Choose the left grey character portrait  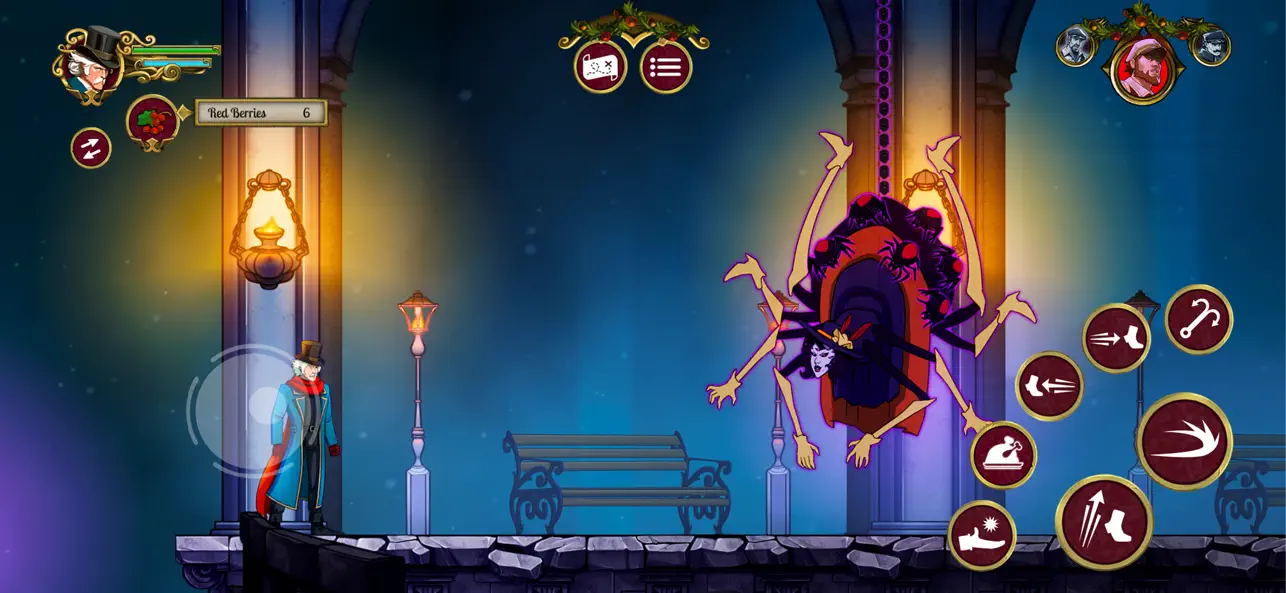(x=1076, y=46)
